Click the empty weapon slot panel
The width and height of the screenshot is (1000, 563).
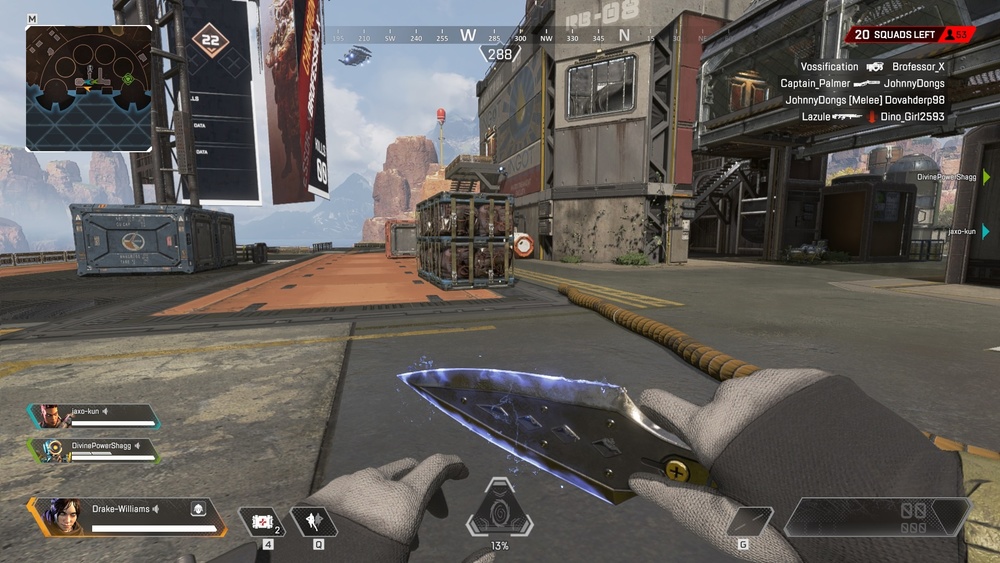(876, 517)
